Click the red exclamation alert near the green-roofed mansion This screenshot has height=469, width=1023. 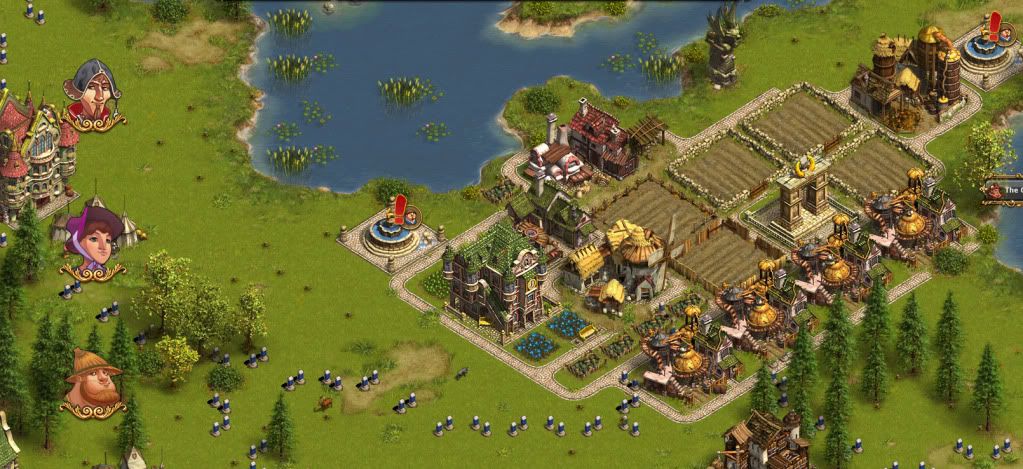[401, 210]
